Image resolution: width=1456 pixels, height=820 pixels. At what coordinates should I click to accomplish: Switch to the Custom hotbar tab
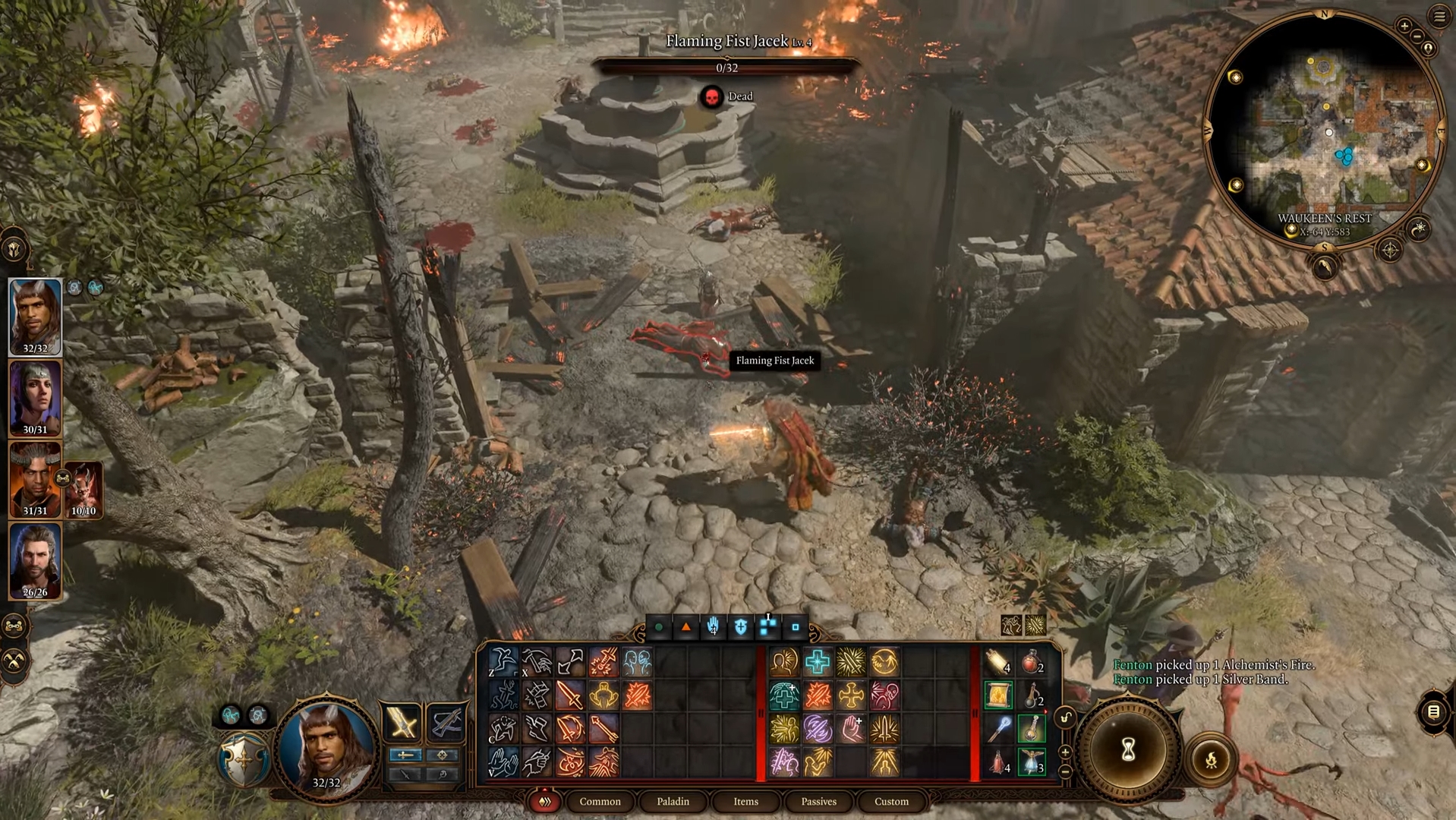[x=891, y=801]
